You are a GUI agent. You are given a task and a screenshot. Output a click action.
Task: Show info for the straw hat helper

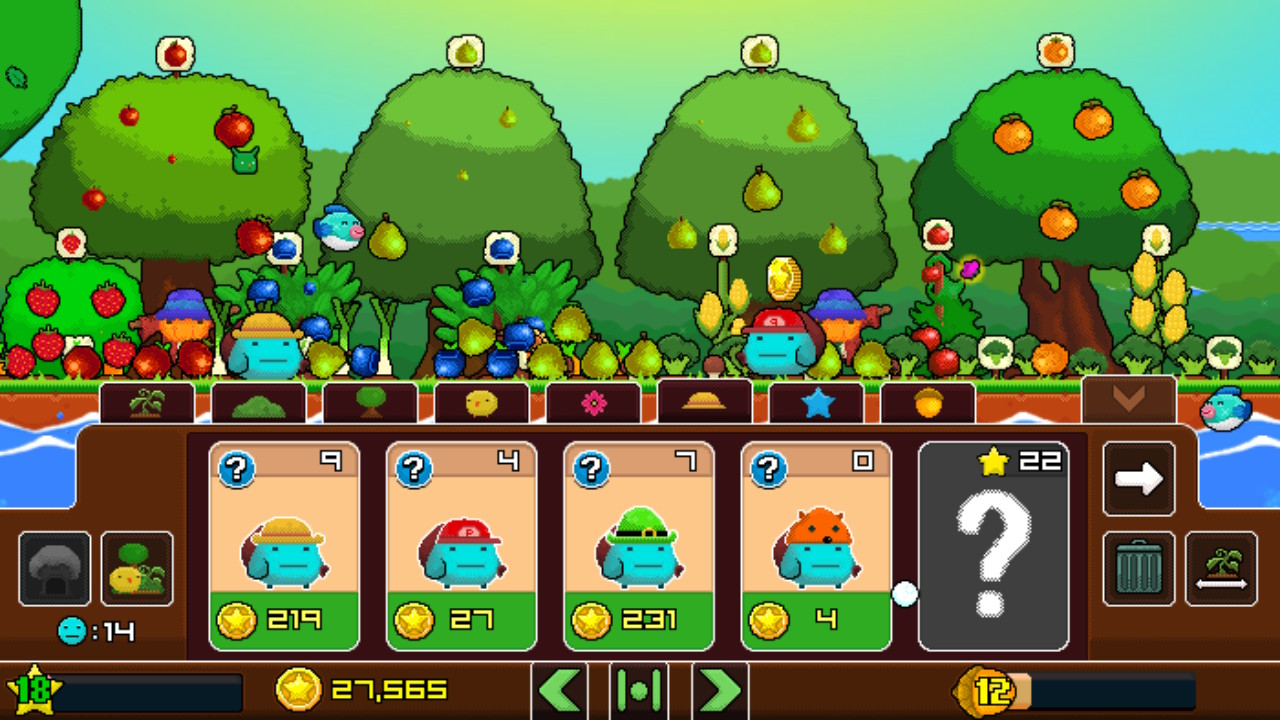(237, 468)
